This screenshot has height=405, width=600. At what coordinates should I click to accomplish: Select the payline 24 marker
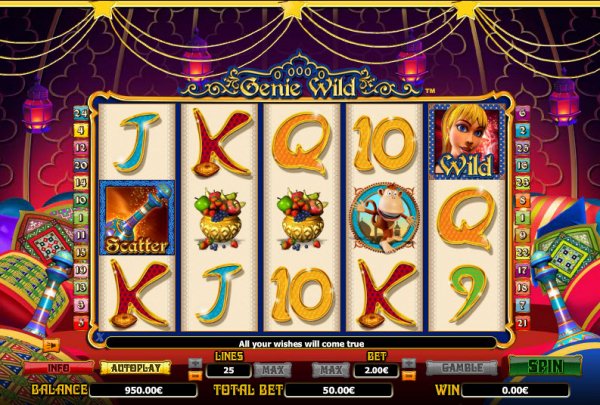click(78, 112)
